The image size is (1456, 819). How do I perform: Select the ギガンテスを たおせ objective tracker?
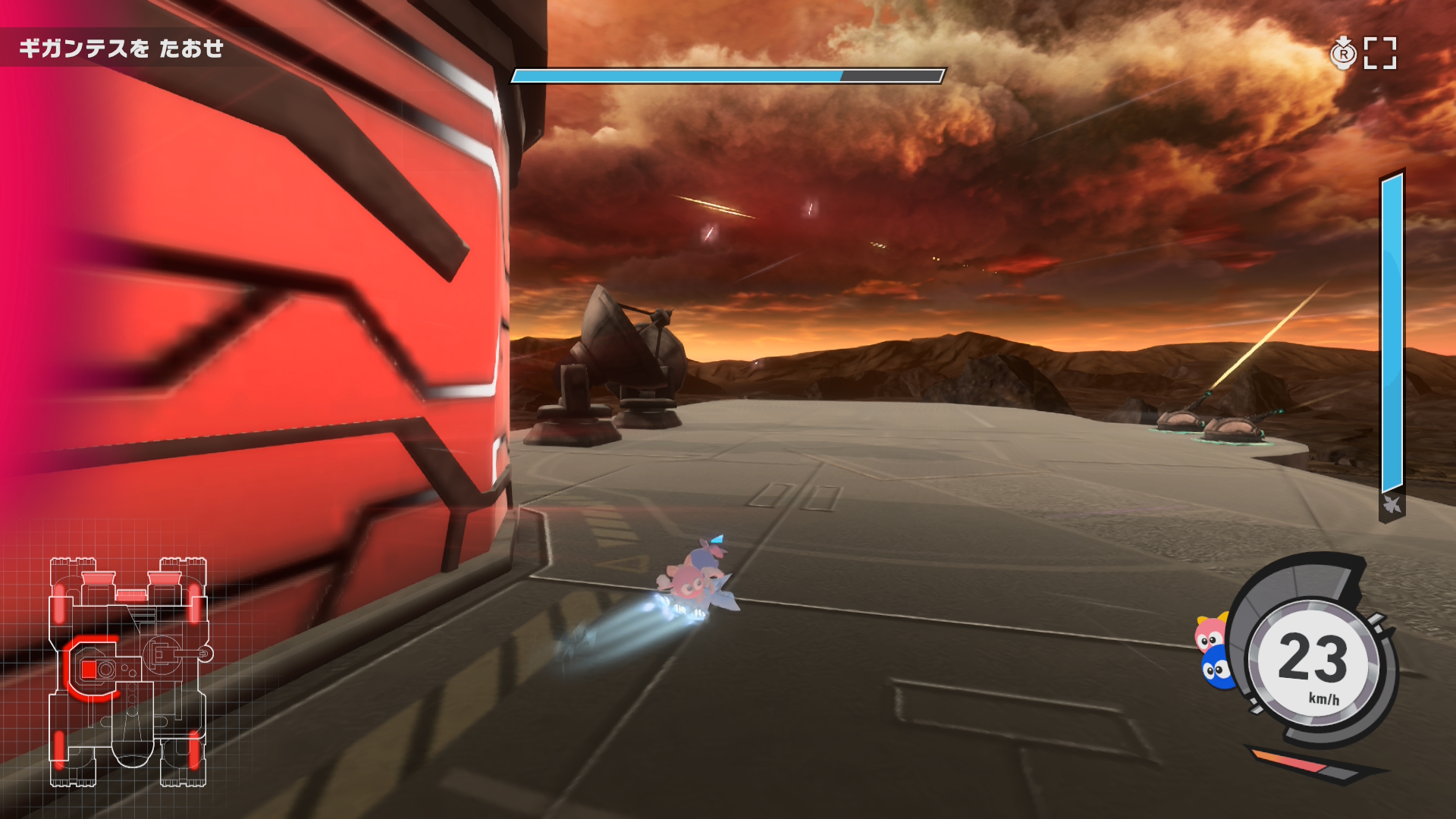click(x=121, y=49)
